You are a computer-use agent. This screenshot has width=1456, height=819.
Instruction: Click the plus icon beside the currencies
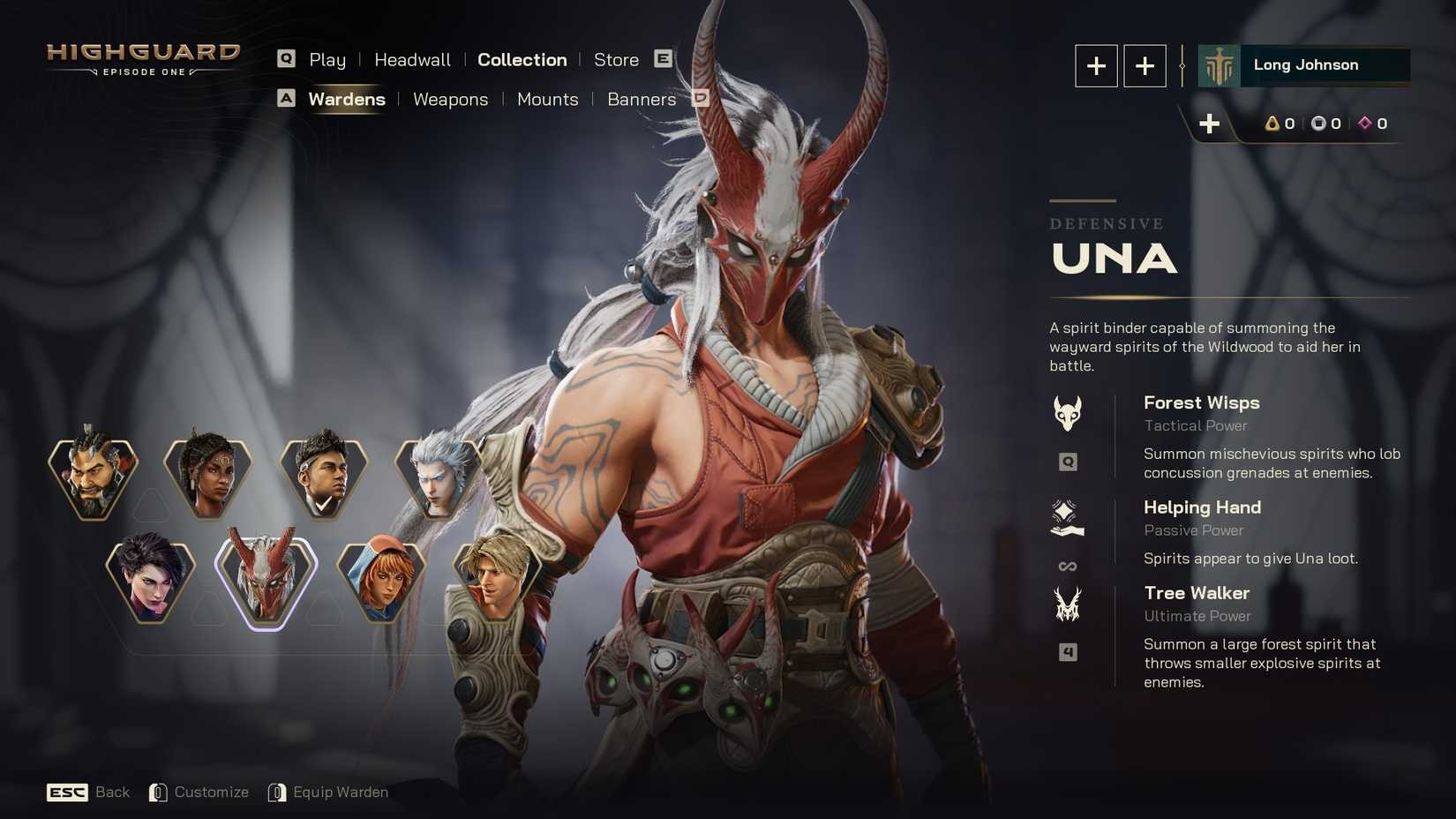pos(1209,124)
